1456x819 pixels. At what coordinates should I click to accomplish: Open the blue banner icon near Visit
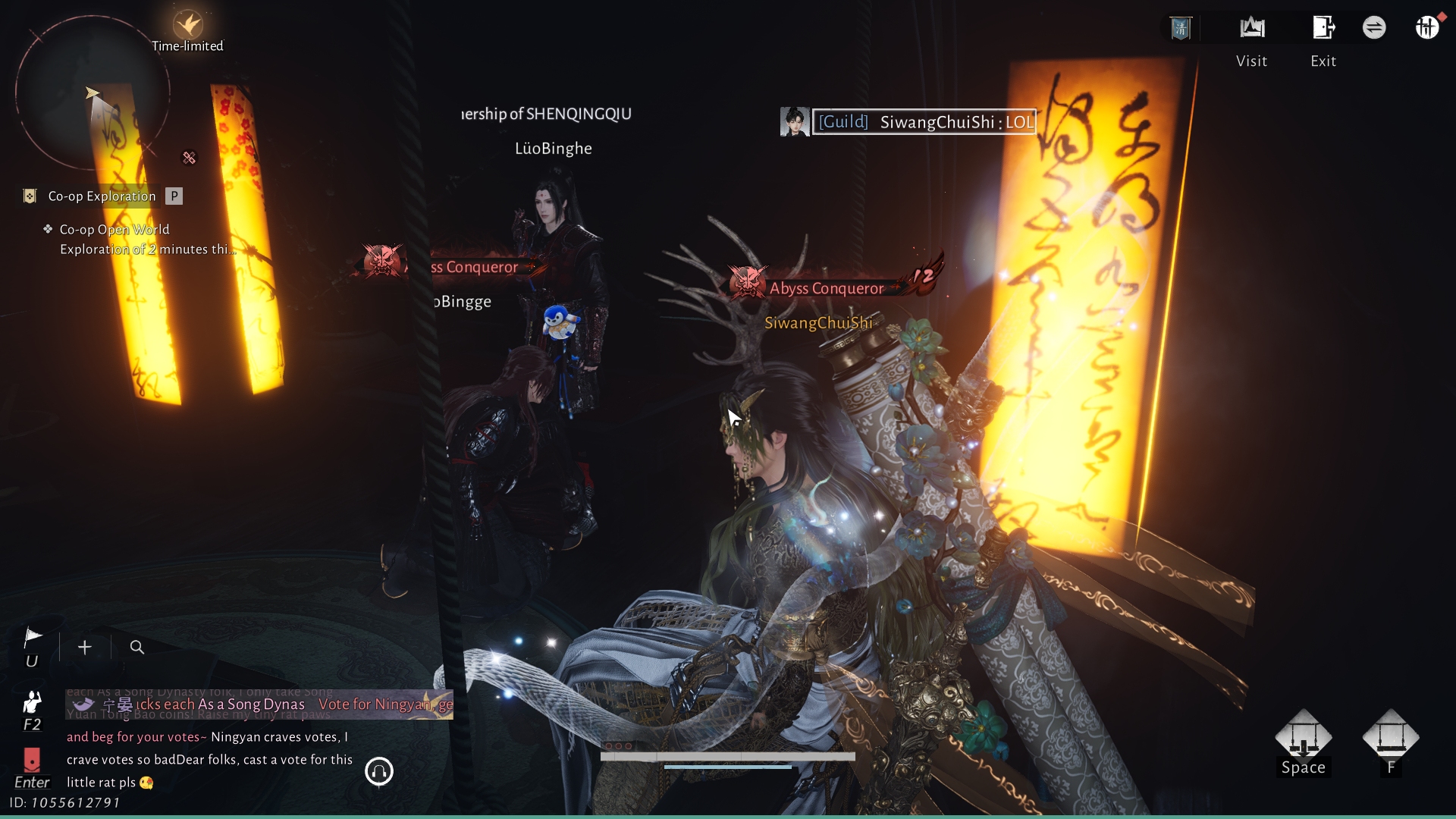click(x=1181, y=29)
